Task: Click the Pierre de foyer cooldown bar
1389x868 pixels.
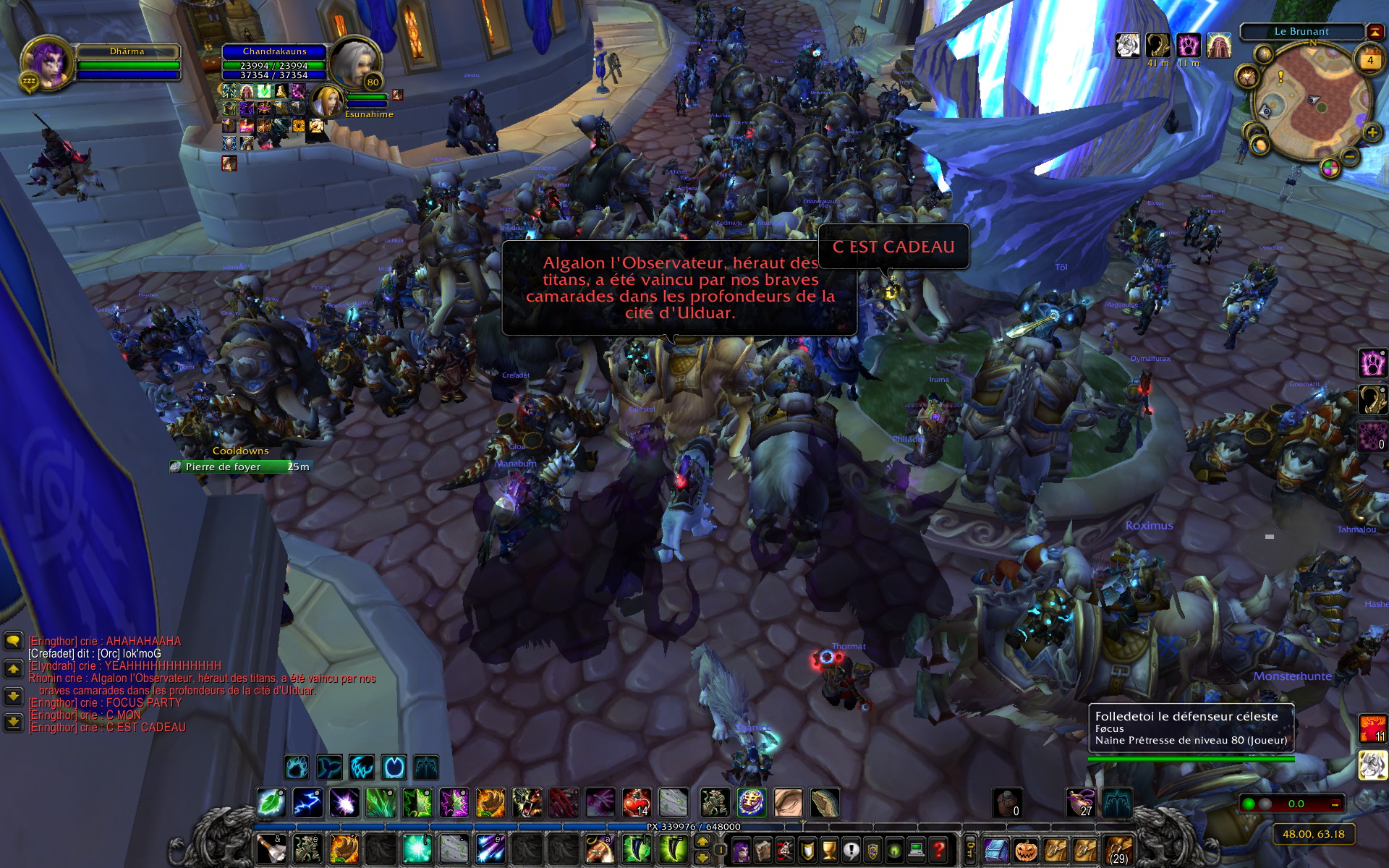Action: pyautogui.click(x=241, y=467)
